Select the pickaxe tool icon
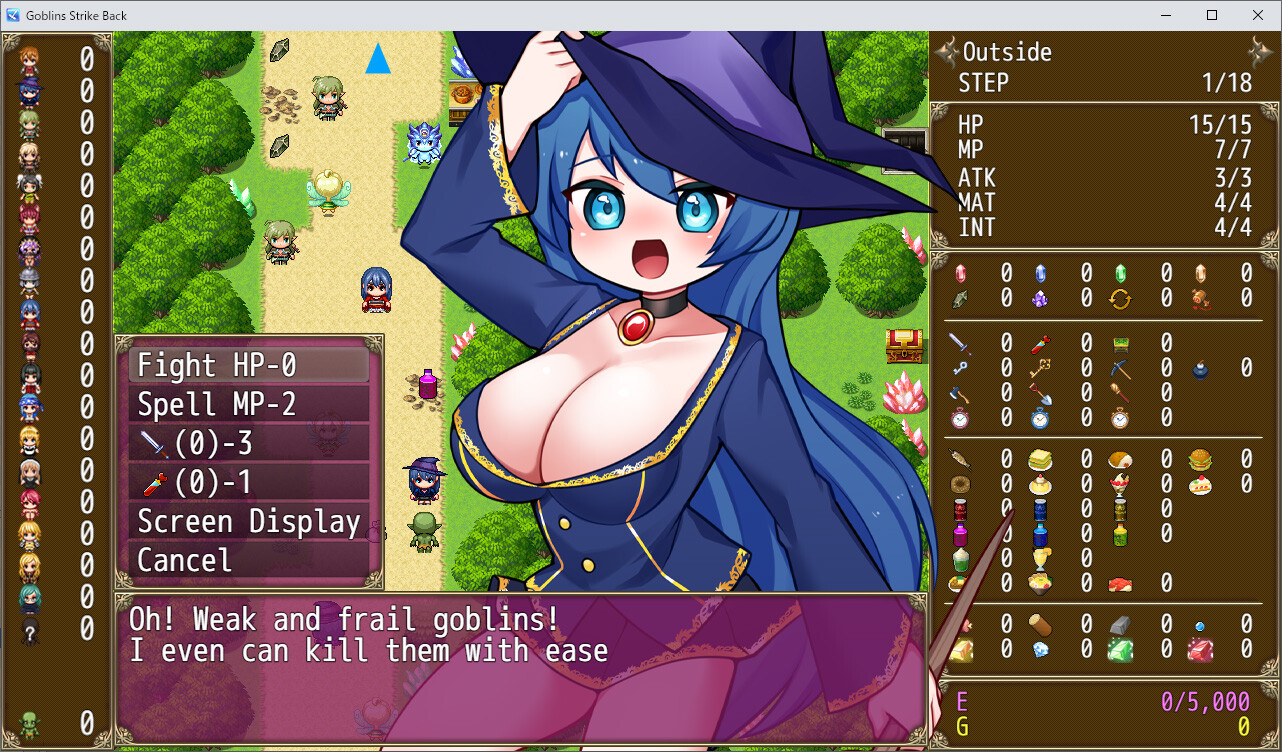Screen dimensions: 1282x752 coord(1121,368)
